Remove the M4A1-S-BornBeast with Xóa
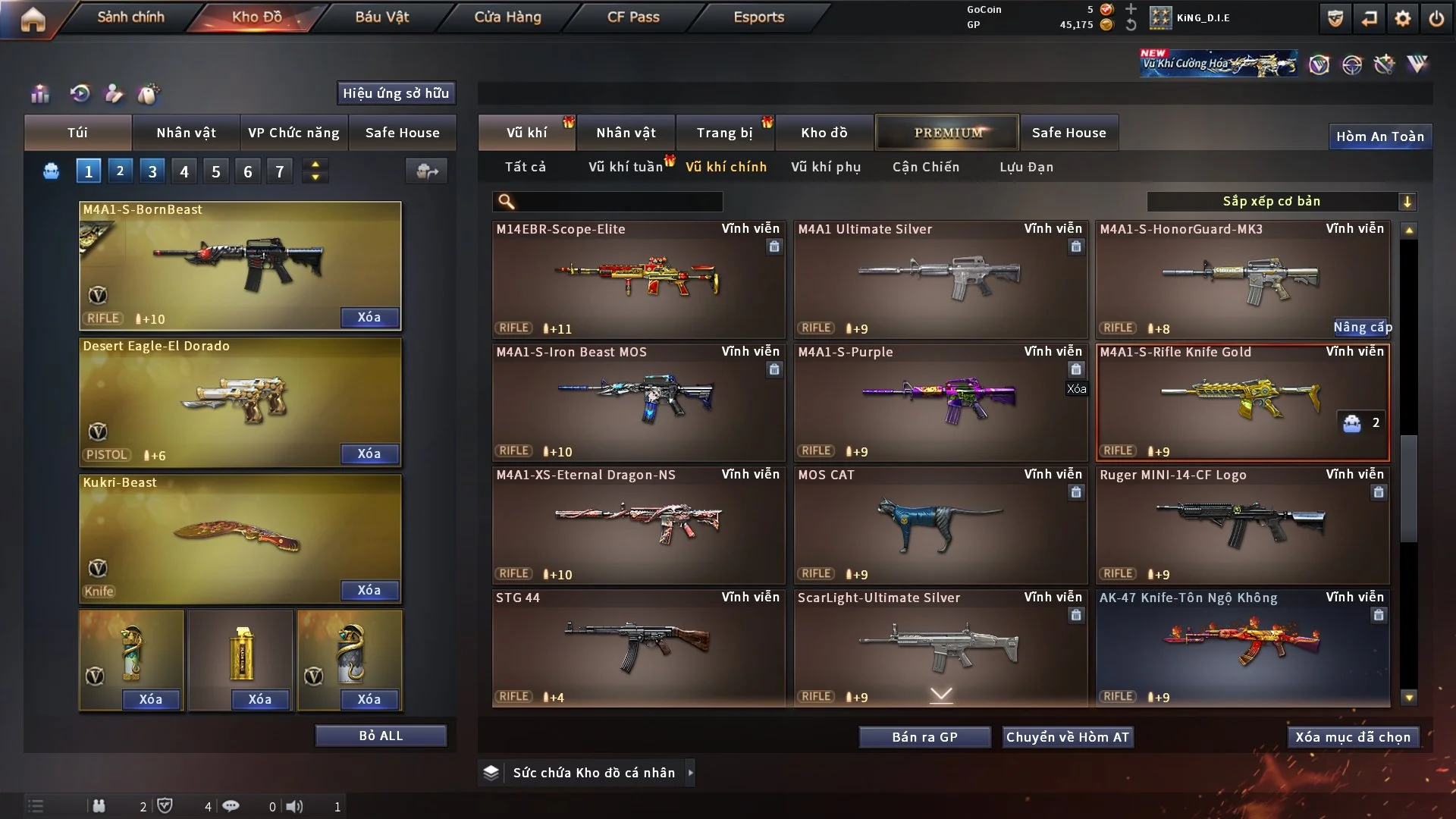This screenshot has height=819, width=1456. [x=369, y=317]
